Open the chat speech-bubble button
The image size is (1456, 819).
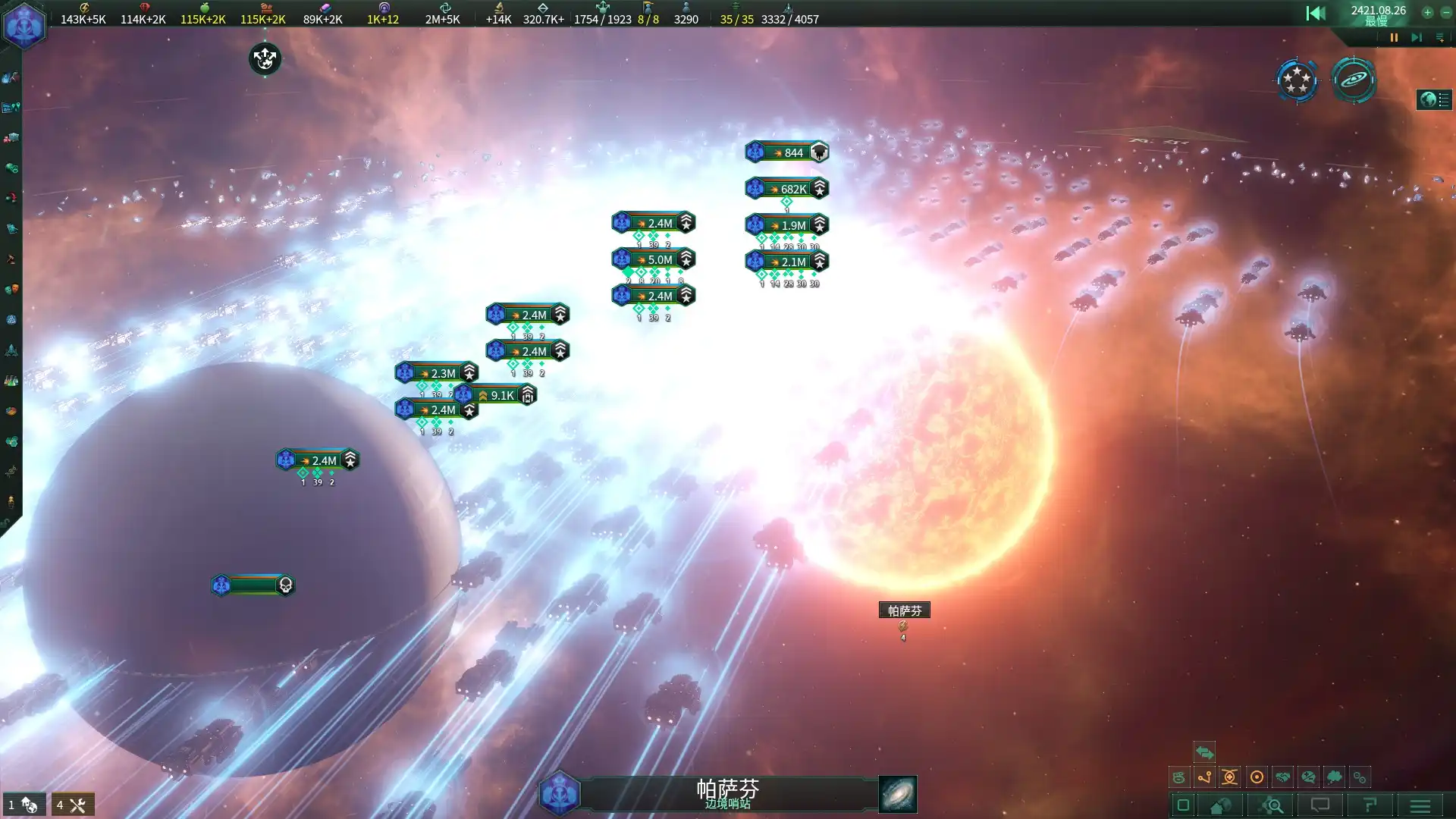point(1320,805)
